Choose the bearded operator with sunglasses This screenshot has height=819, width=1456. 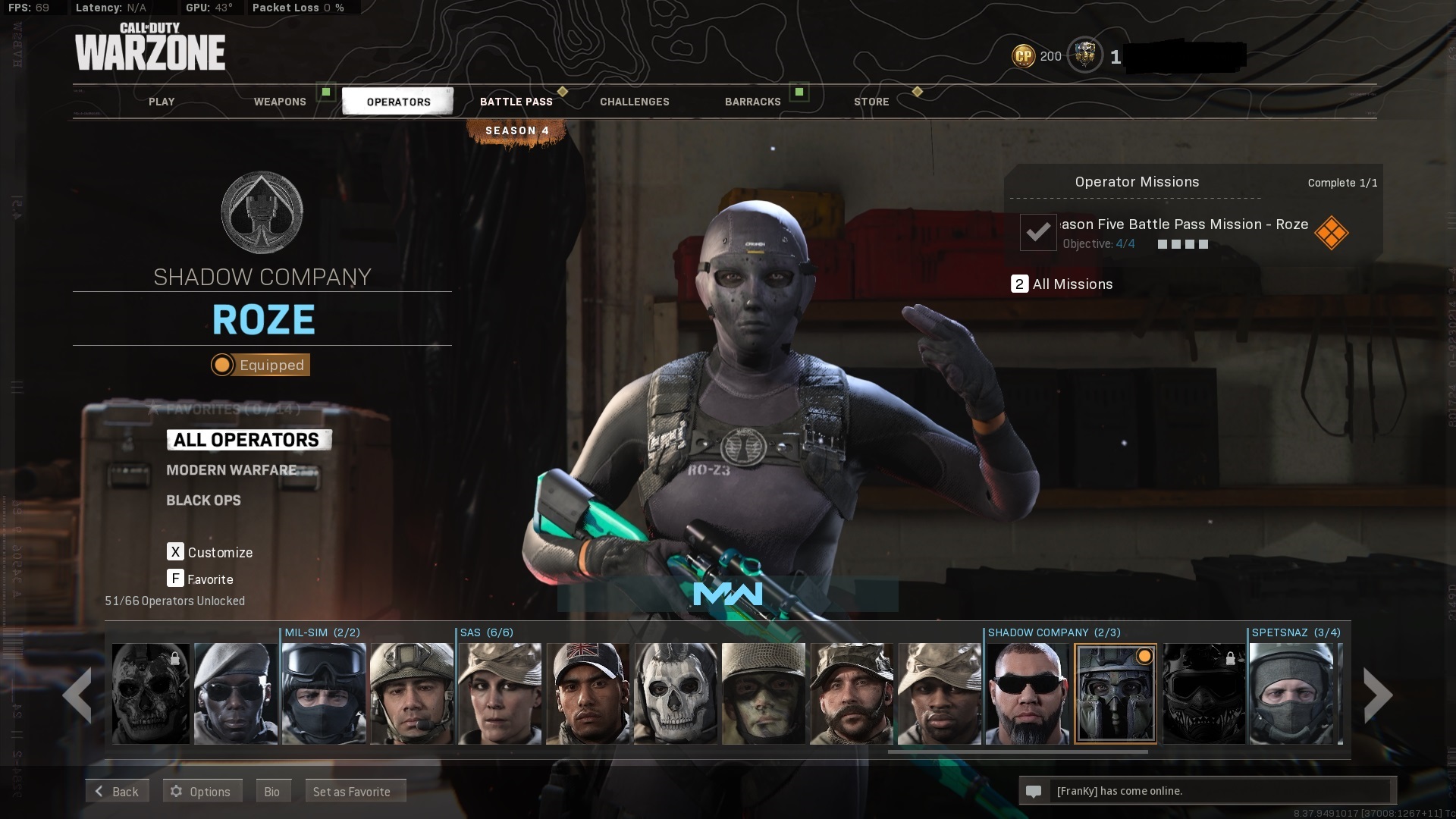pyautogui.click(x=1028, y=693)
